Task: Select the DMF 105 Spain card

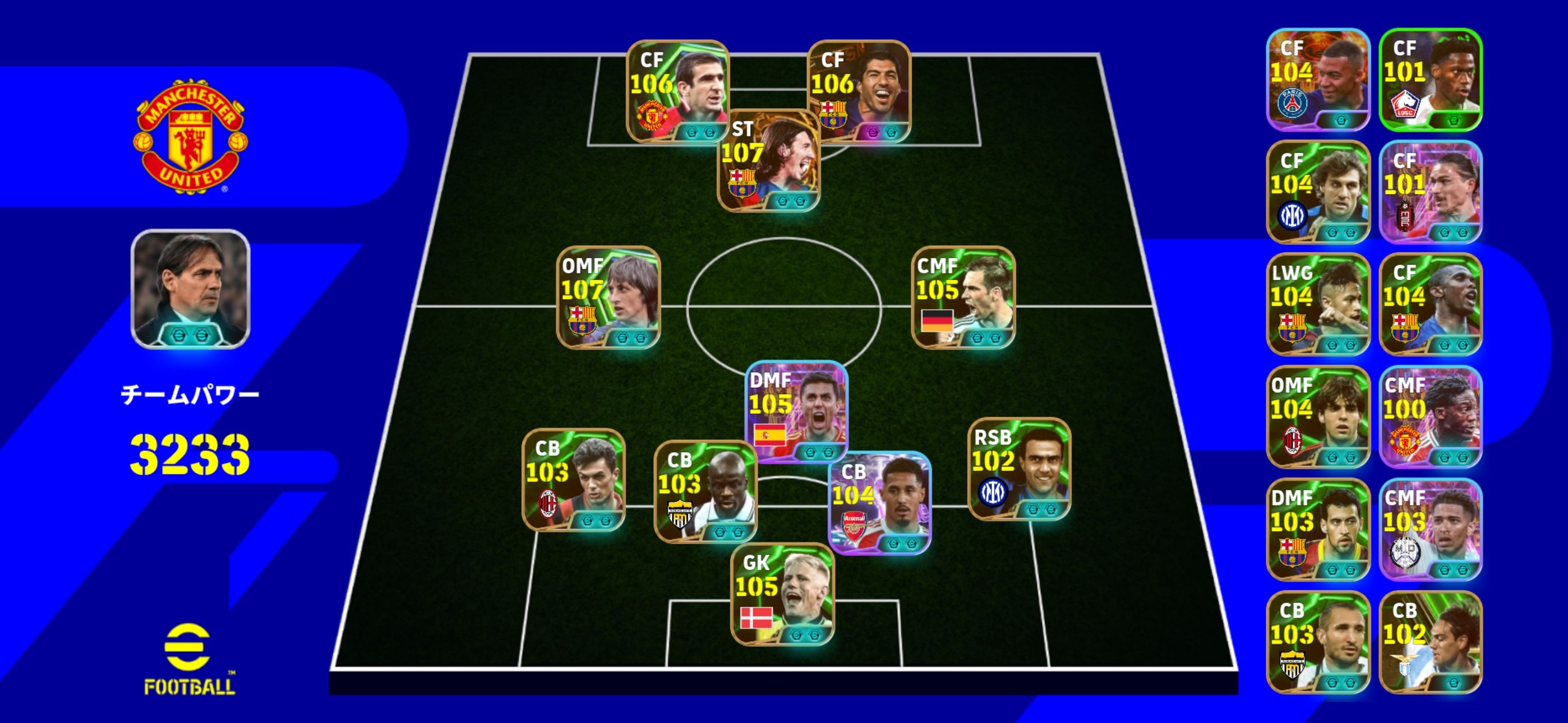Action: pos(796,411)
